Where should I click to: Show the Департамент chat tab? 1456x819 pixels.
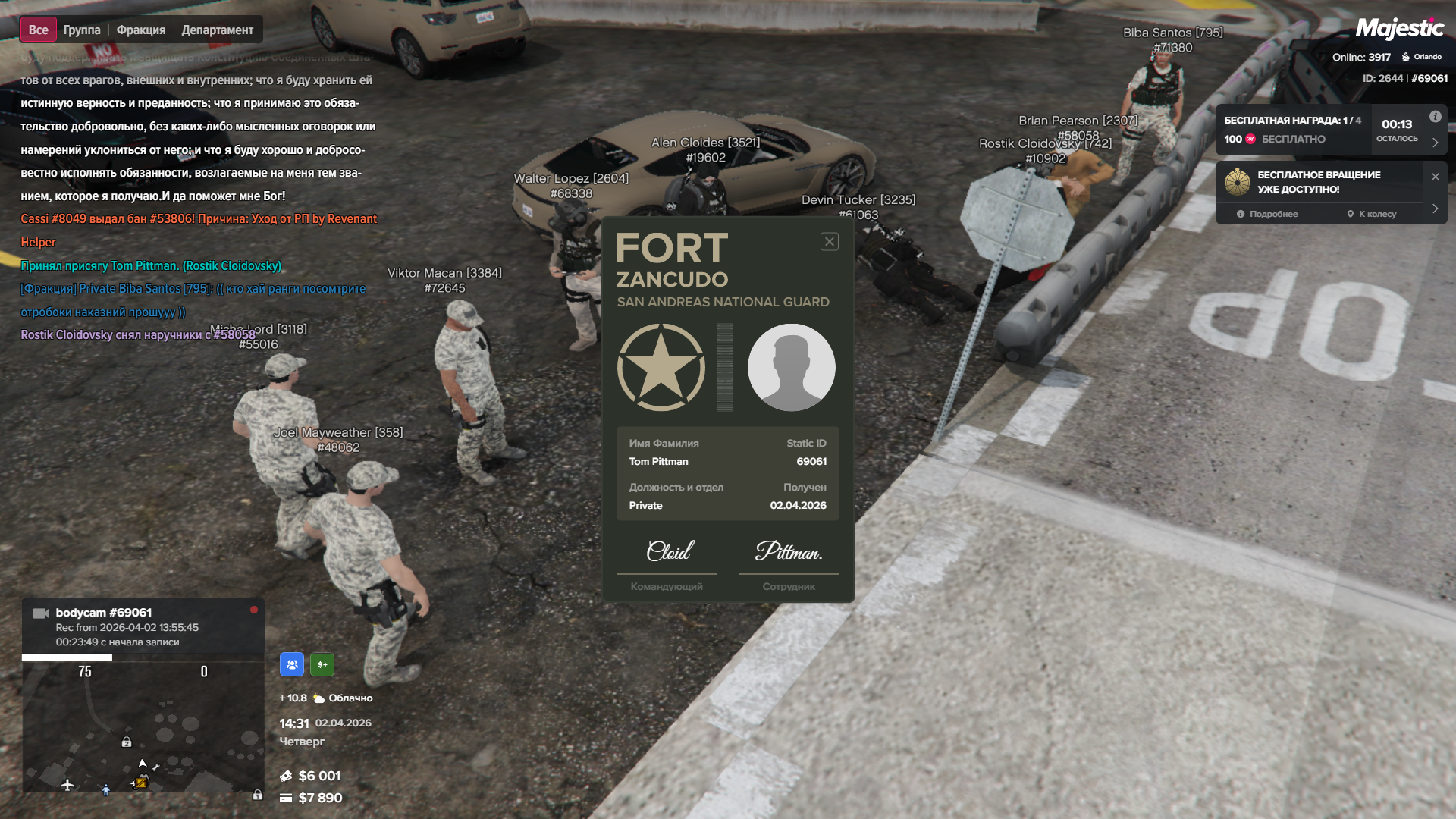pos(218,30)
